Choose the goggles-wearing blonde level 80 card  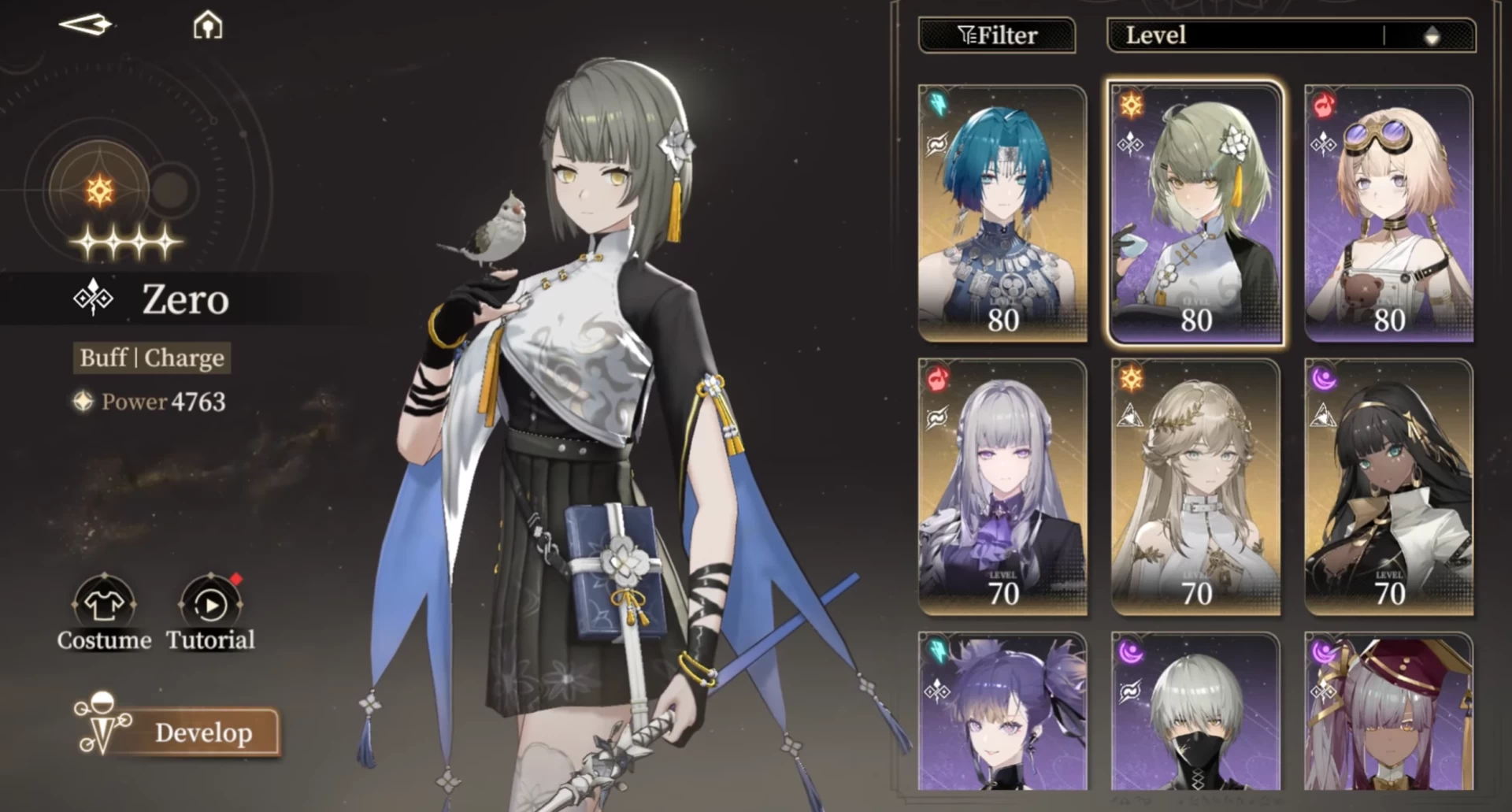click(x=1388, y=213)
